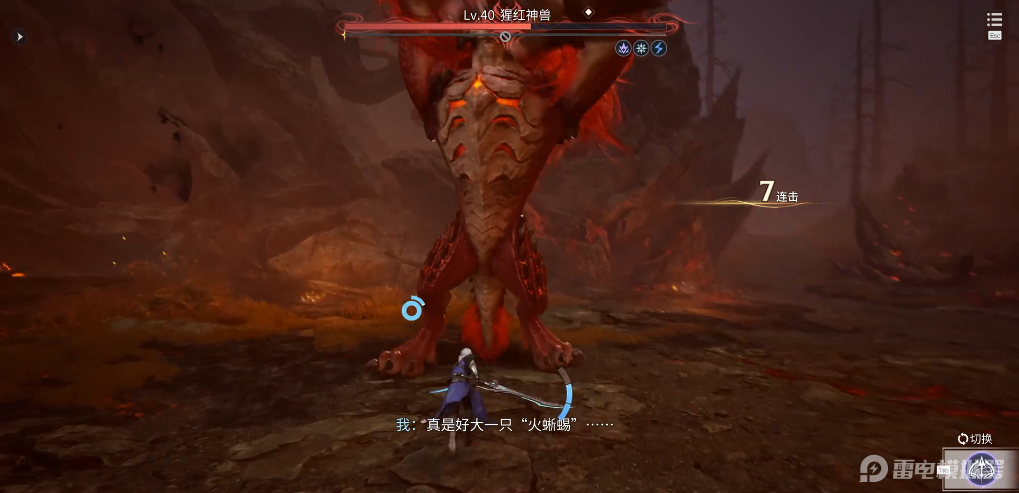
Task: Inspect the boss's snowflake status icon
Action: [x=641, y=48]
